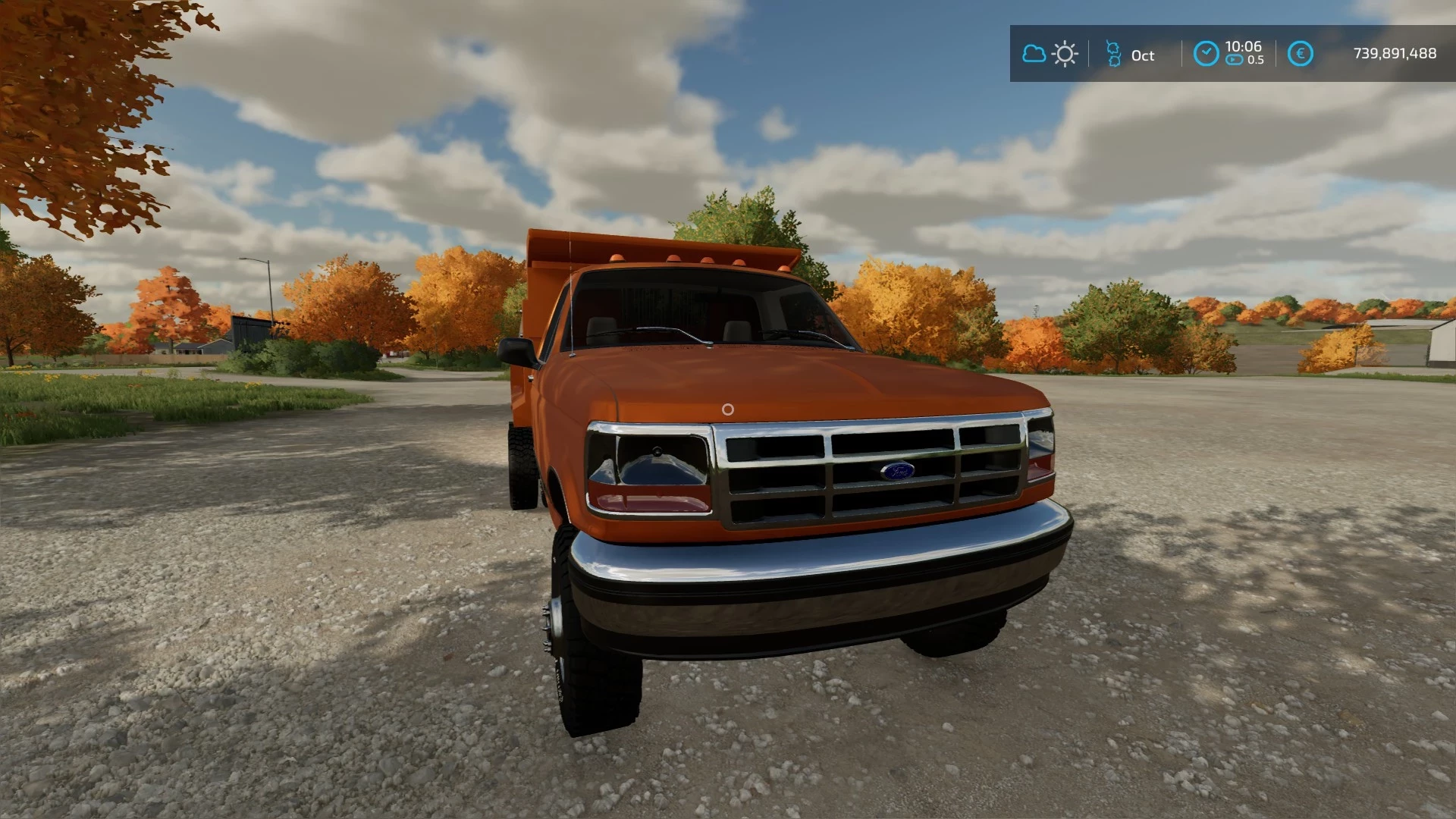
Task: Toggle the 0.5 time scale indicator
Action: click(1256, 61)
